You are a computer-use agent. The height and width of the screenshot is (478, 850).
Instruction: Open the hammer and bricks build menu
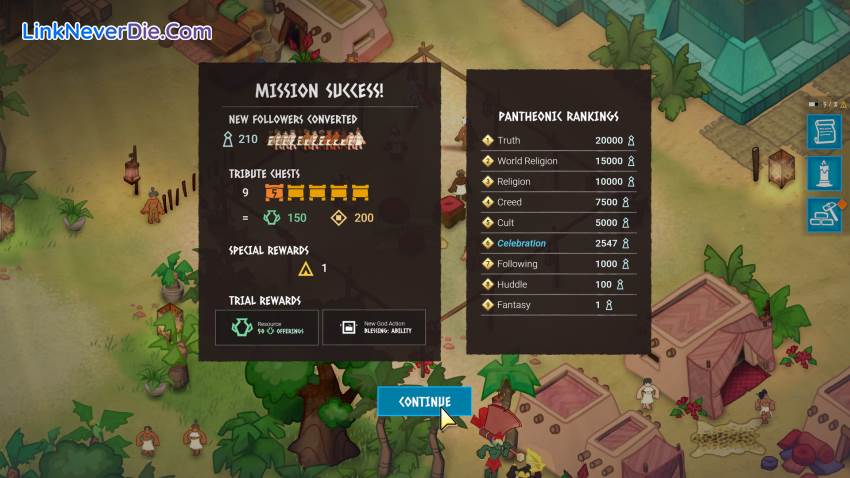[824, 215]
